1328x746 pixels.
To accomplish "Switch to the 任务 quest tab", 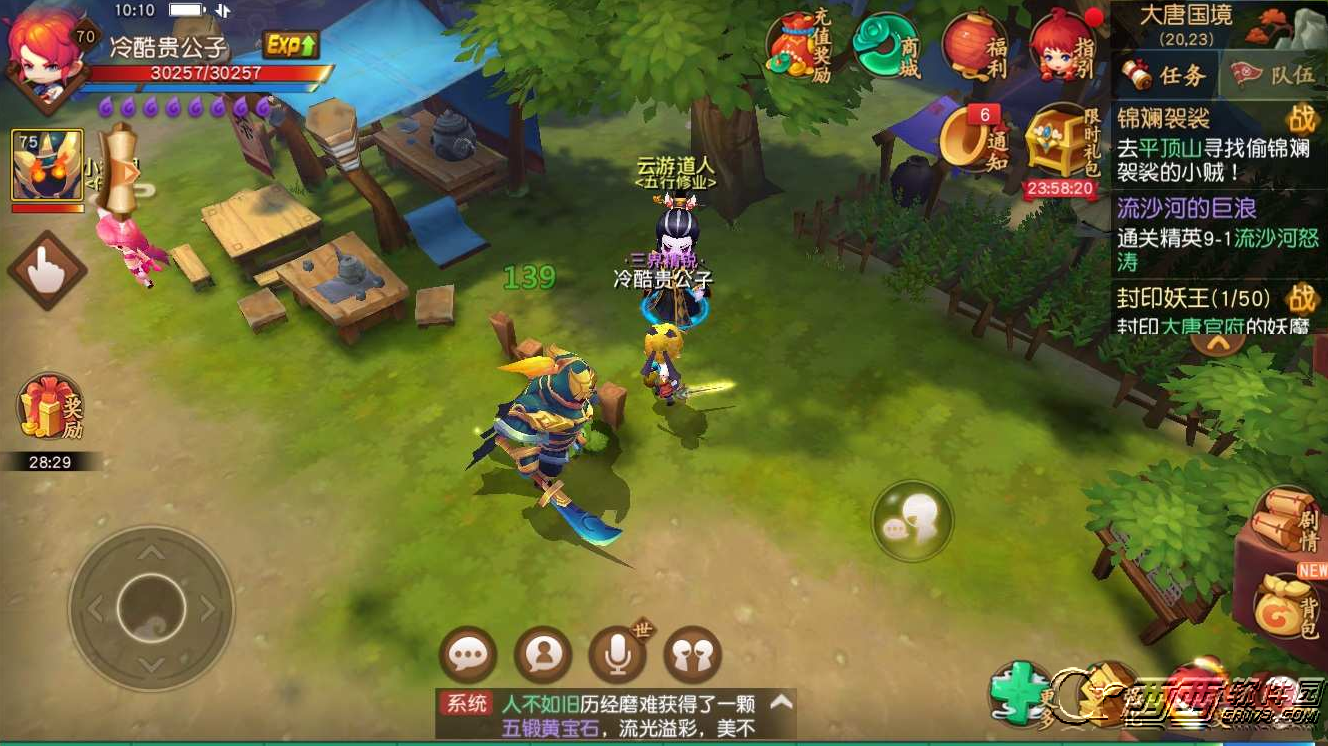I will point(1164,75).
